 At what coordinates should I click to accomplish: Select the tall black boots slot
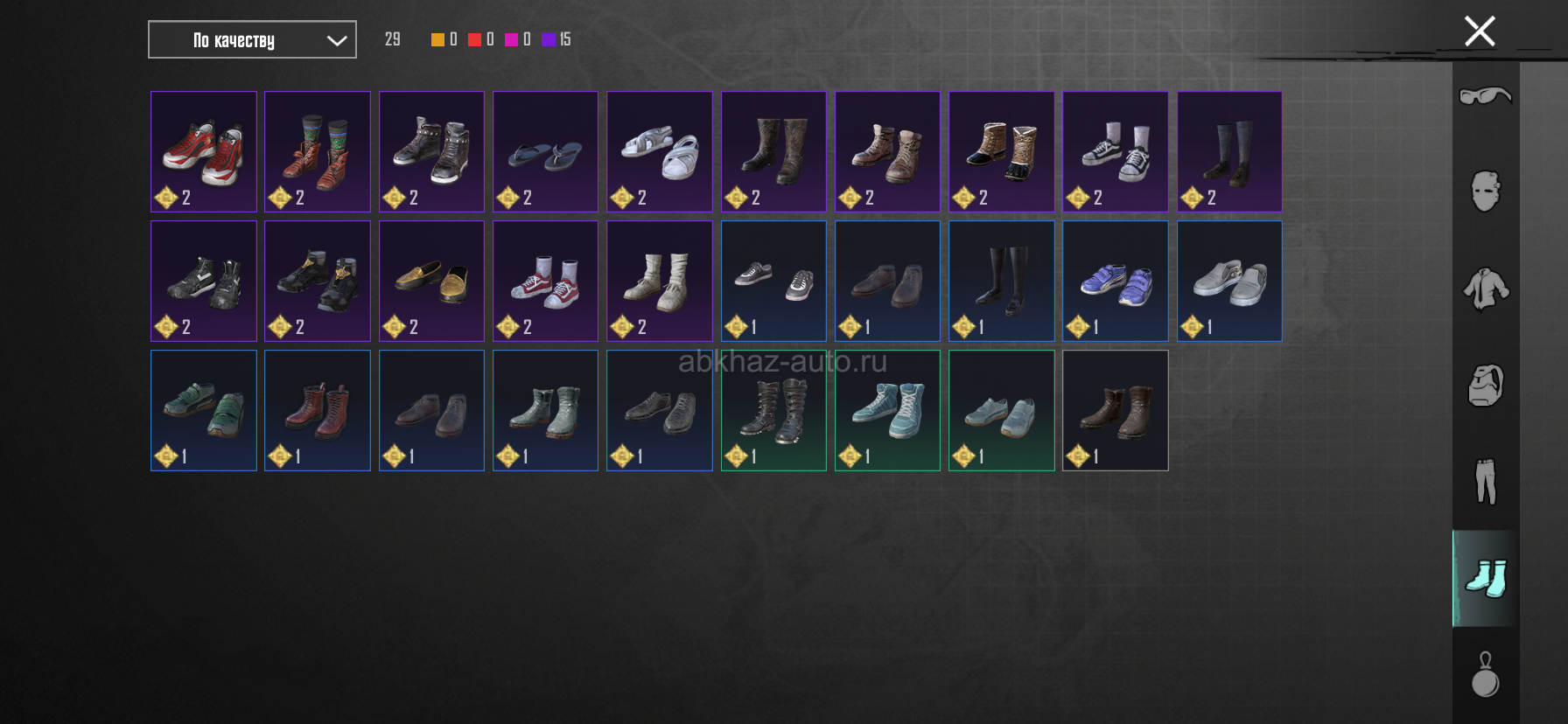click(1001, 281)
